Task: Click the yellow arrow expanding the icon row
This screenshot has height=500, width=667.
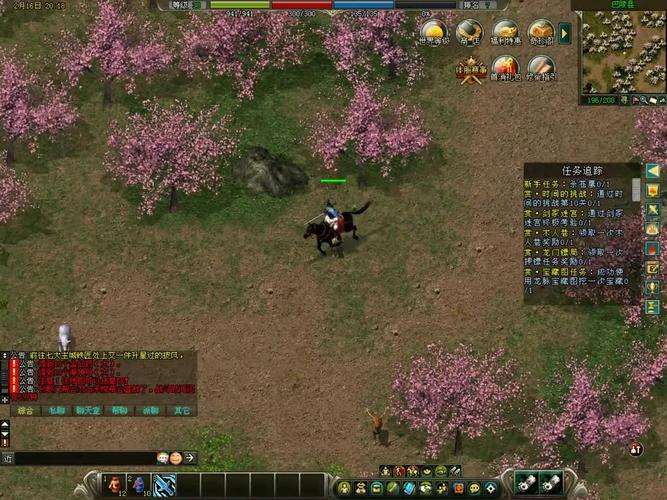Action: tap(565, 34)
